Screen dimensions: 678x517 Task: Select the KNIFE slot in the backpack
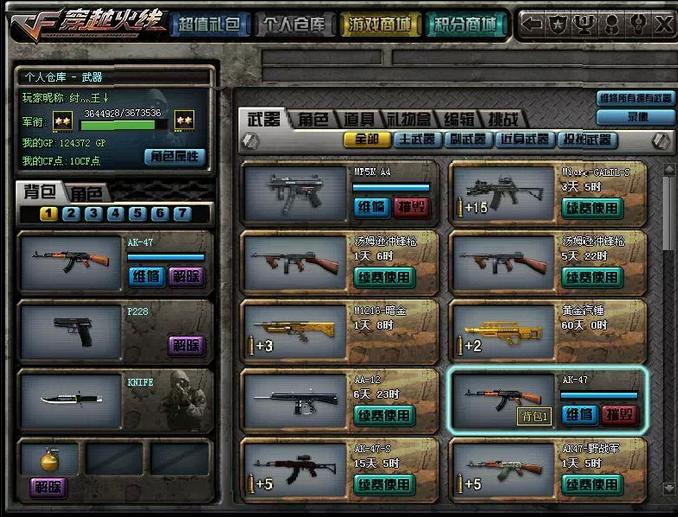pyautogui.click(x=115, y=397)
